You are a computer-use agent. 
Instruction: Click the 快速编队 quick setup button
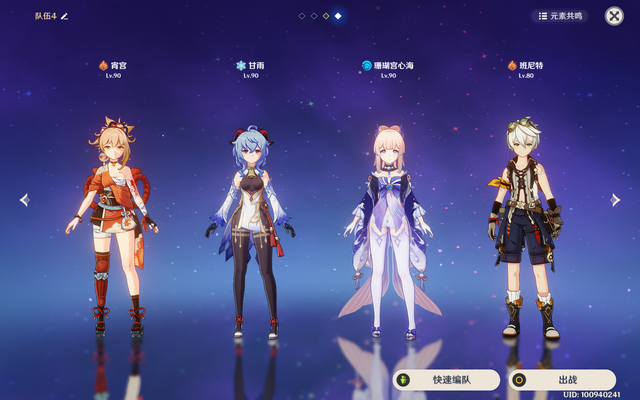(x=446, y=380)
